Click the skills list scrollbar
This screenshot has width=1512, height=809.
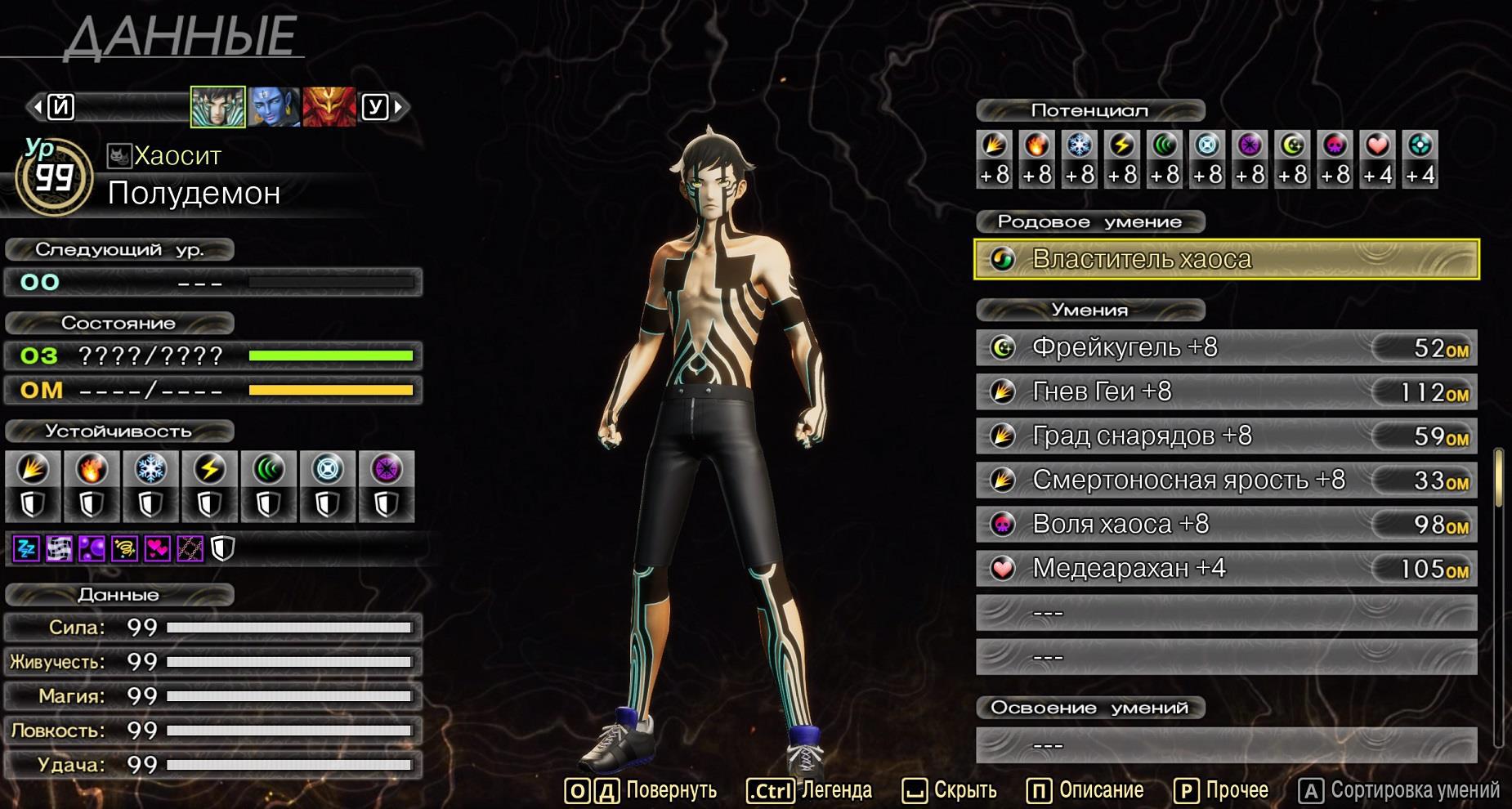tap(1499, 478)
